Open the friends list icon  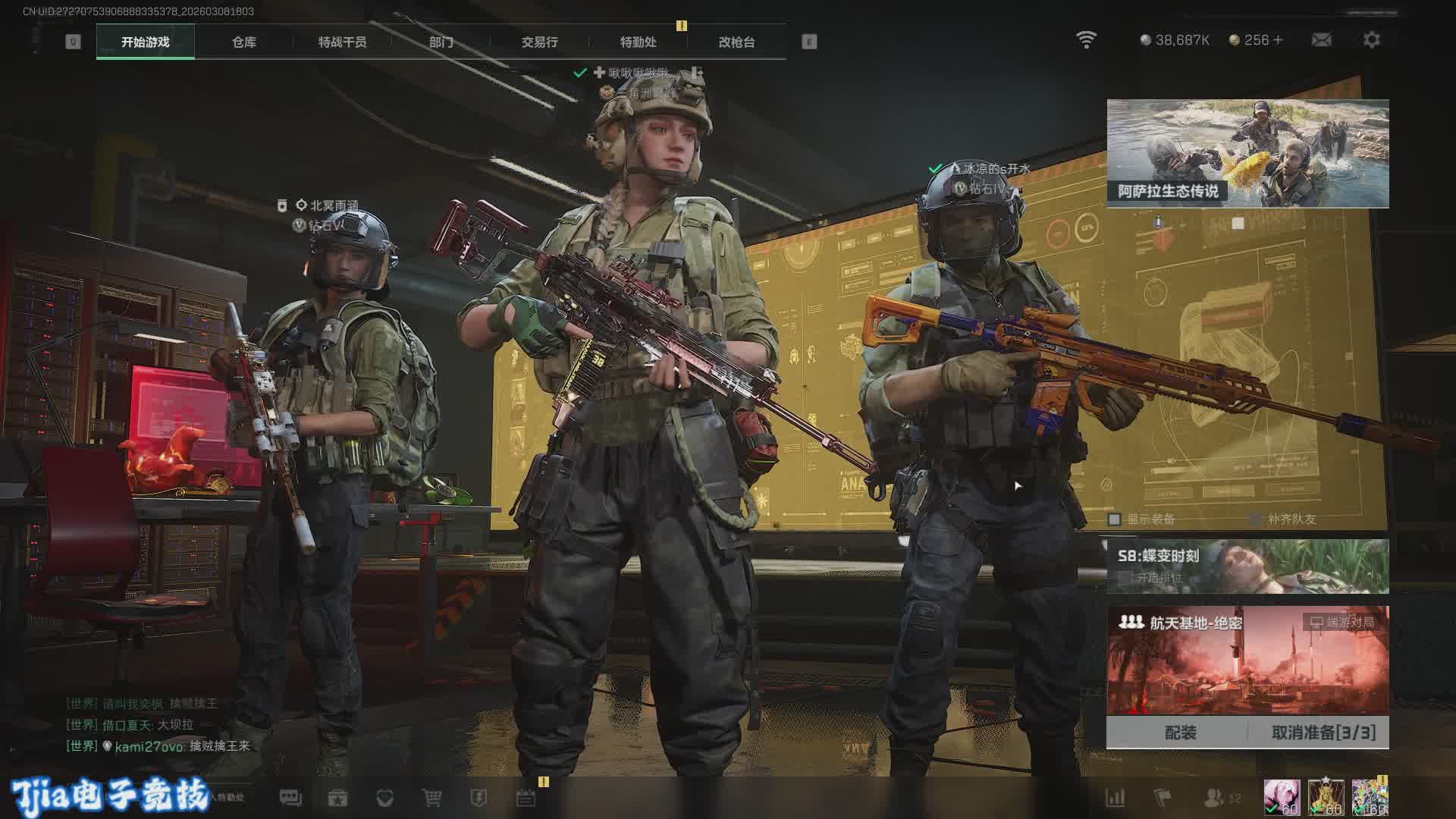(1213, 798)
